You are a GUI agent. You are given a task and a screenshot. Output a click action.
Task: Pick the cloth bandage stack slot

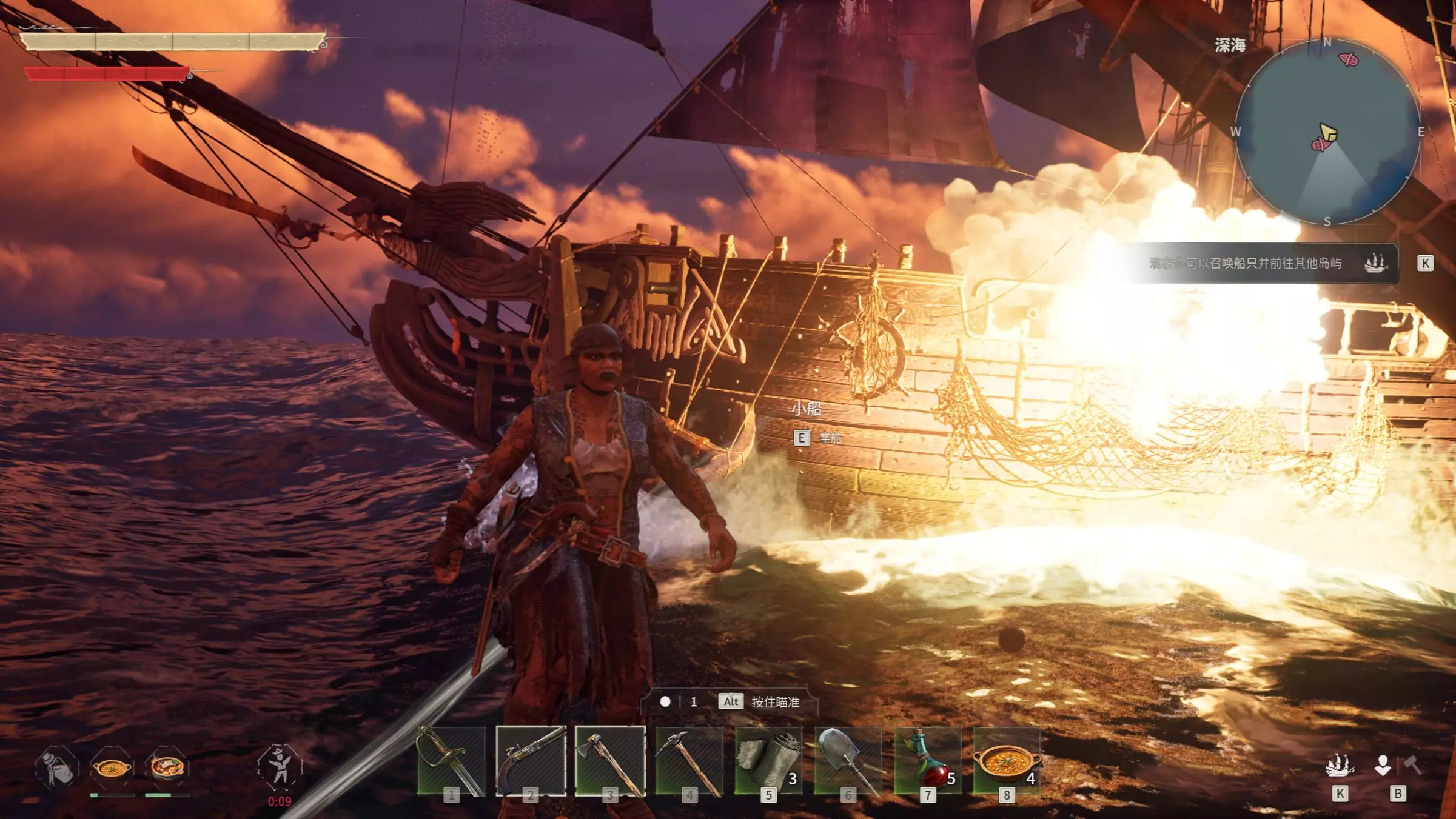[x=768, y=761]
